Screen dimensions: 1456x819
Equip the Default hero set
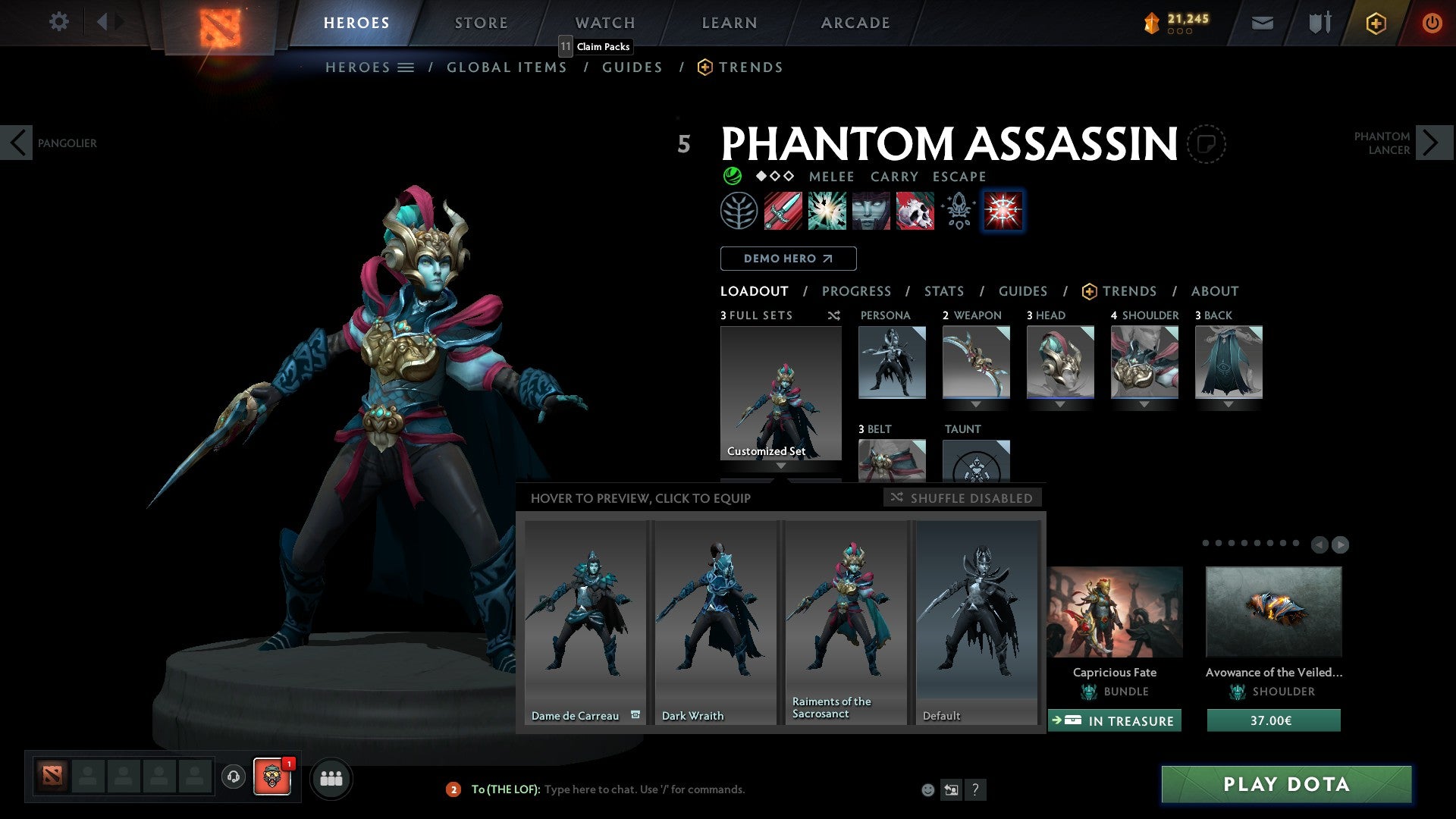tap(977, 622)
